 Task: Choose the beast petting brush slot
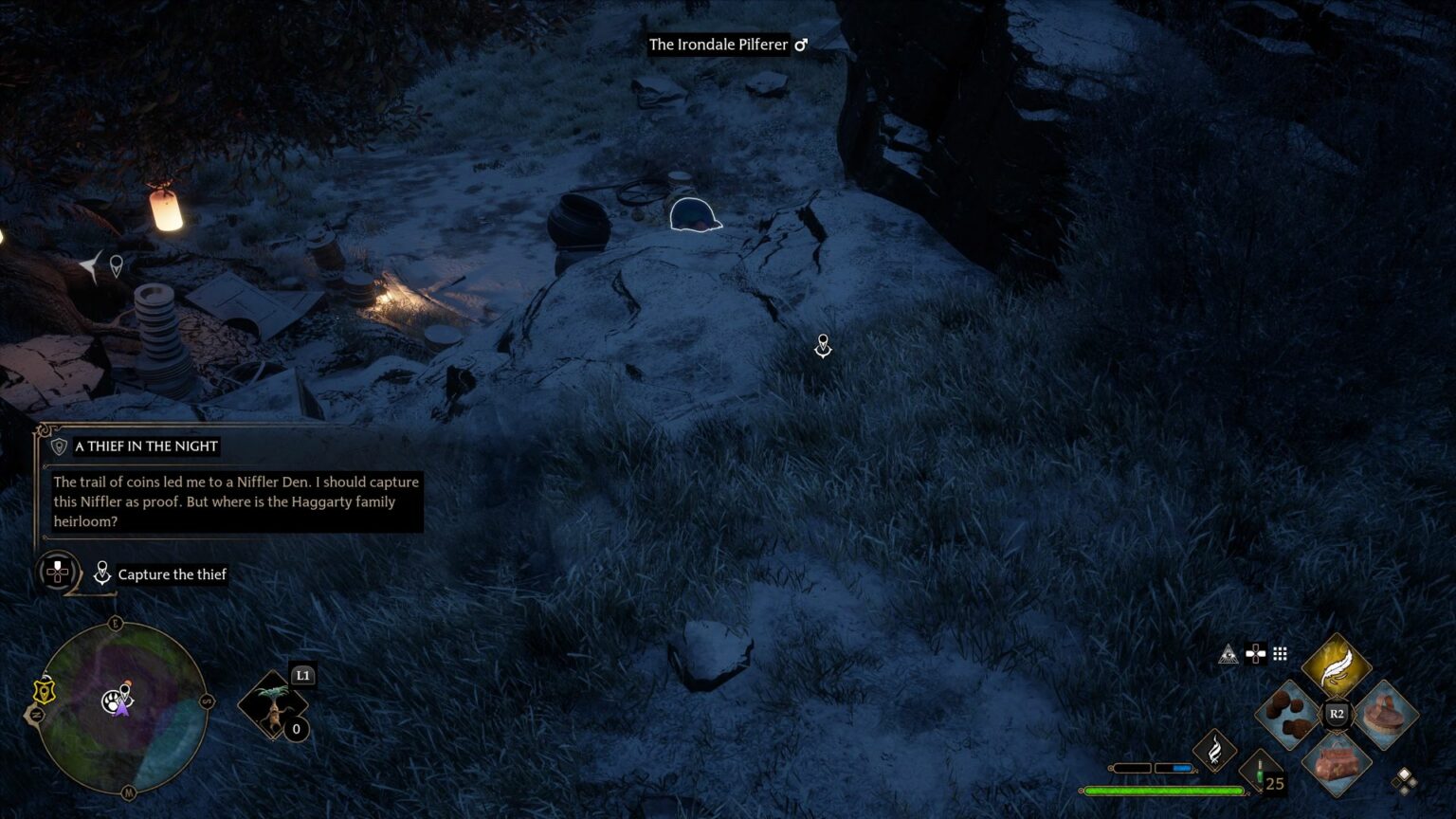pos(1385,715)
